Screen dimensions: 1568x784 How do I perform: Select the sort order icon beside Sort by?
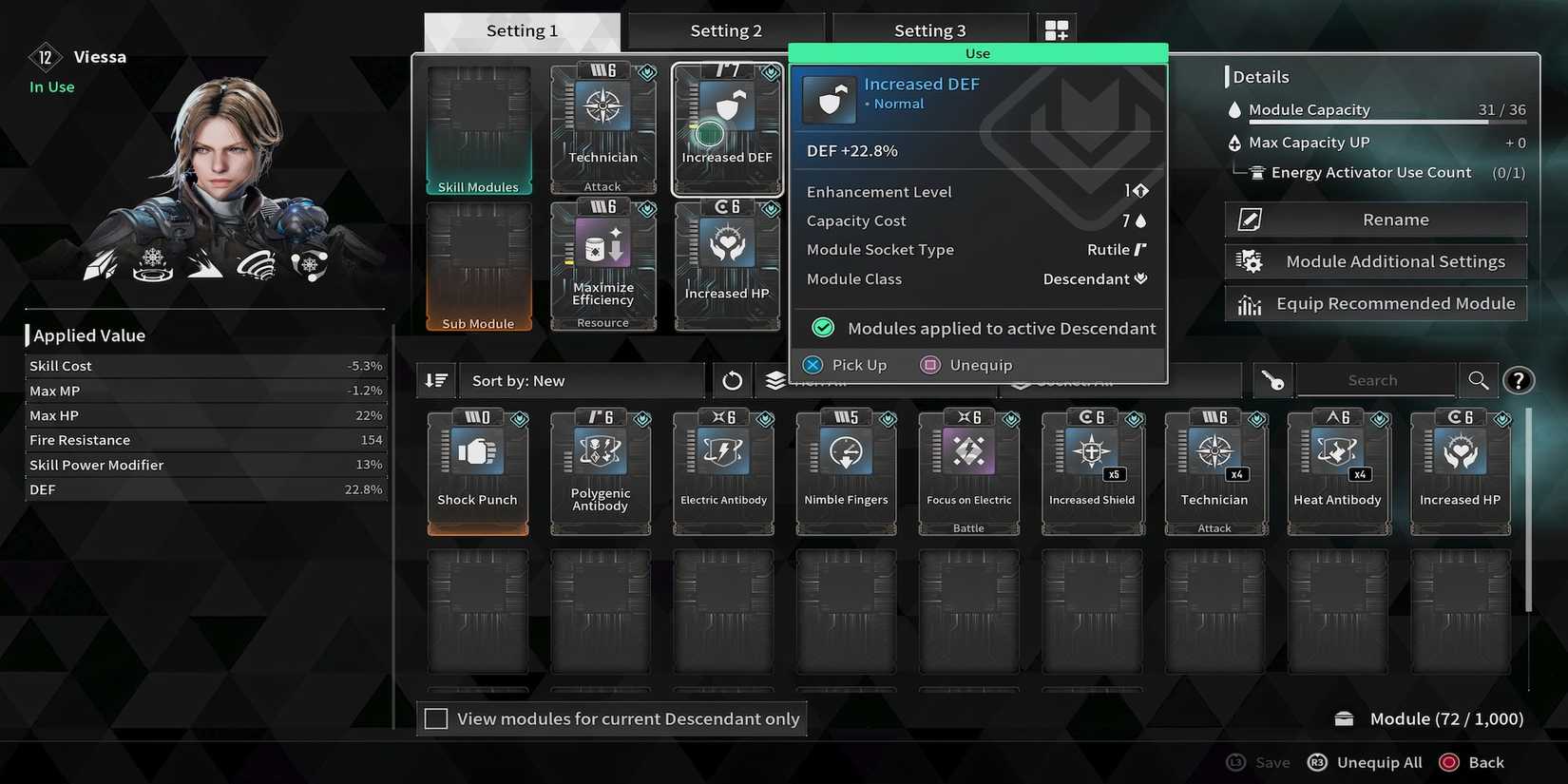point(436,380)
